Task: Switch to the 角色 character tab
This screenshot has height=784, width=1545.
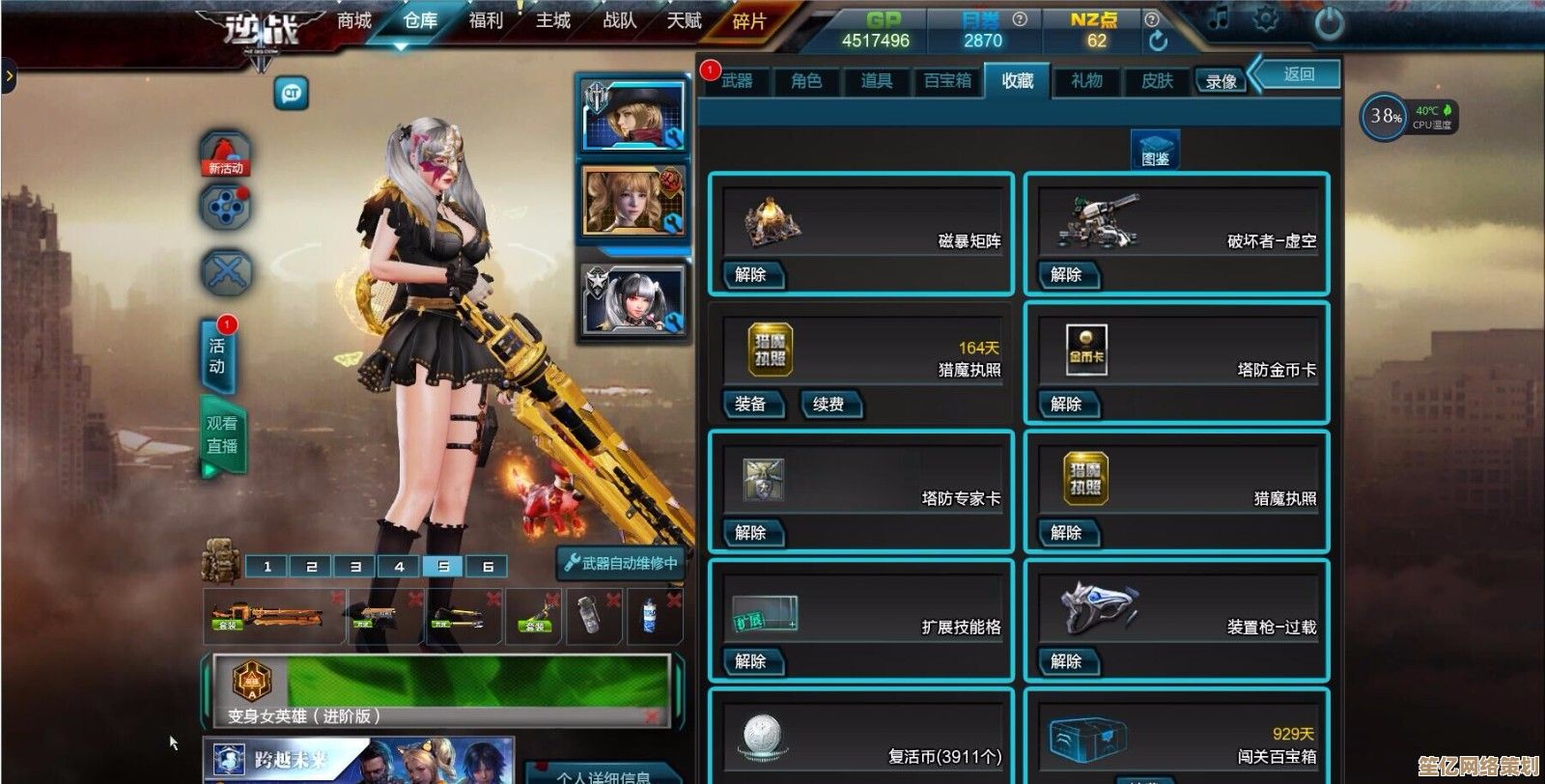Action: point(806,81)
